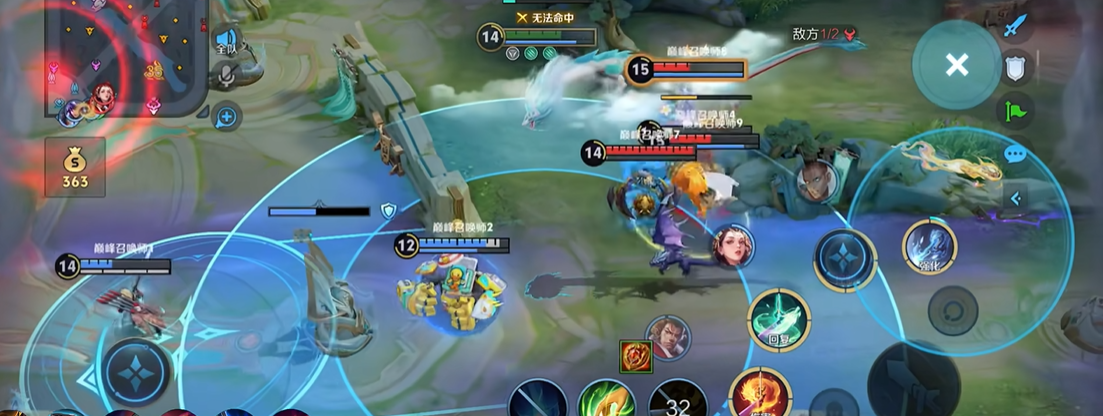Select the male hero portrait above the skill bar
Screen dimensions: 1103x416
point(667,337)
